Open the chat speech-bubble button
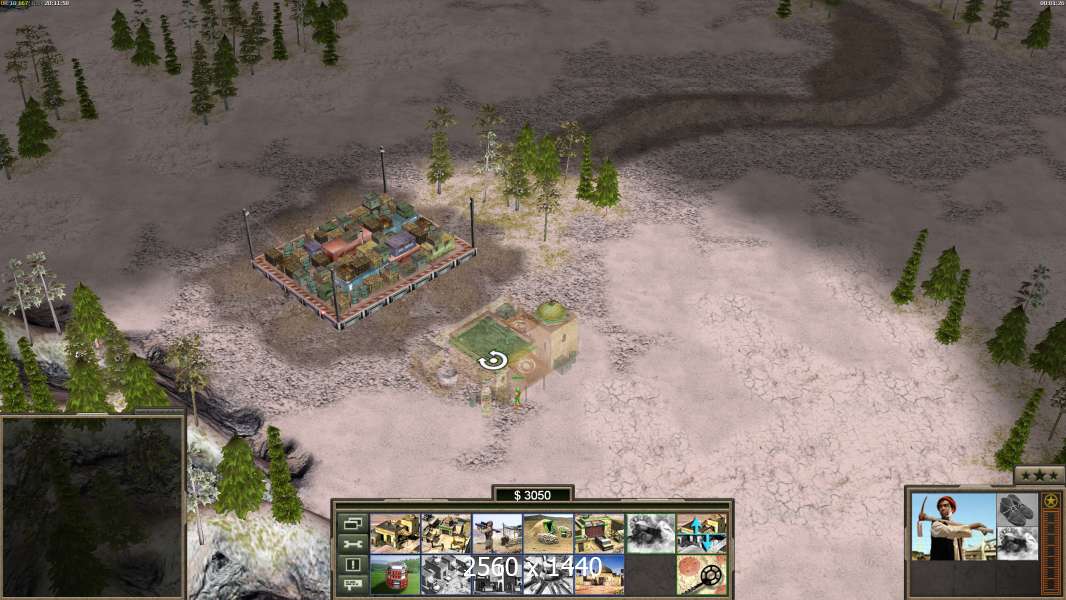 pyautogui.click(x=352, y=585)
